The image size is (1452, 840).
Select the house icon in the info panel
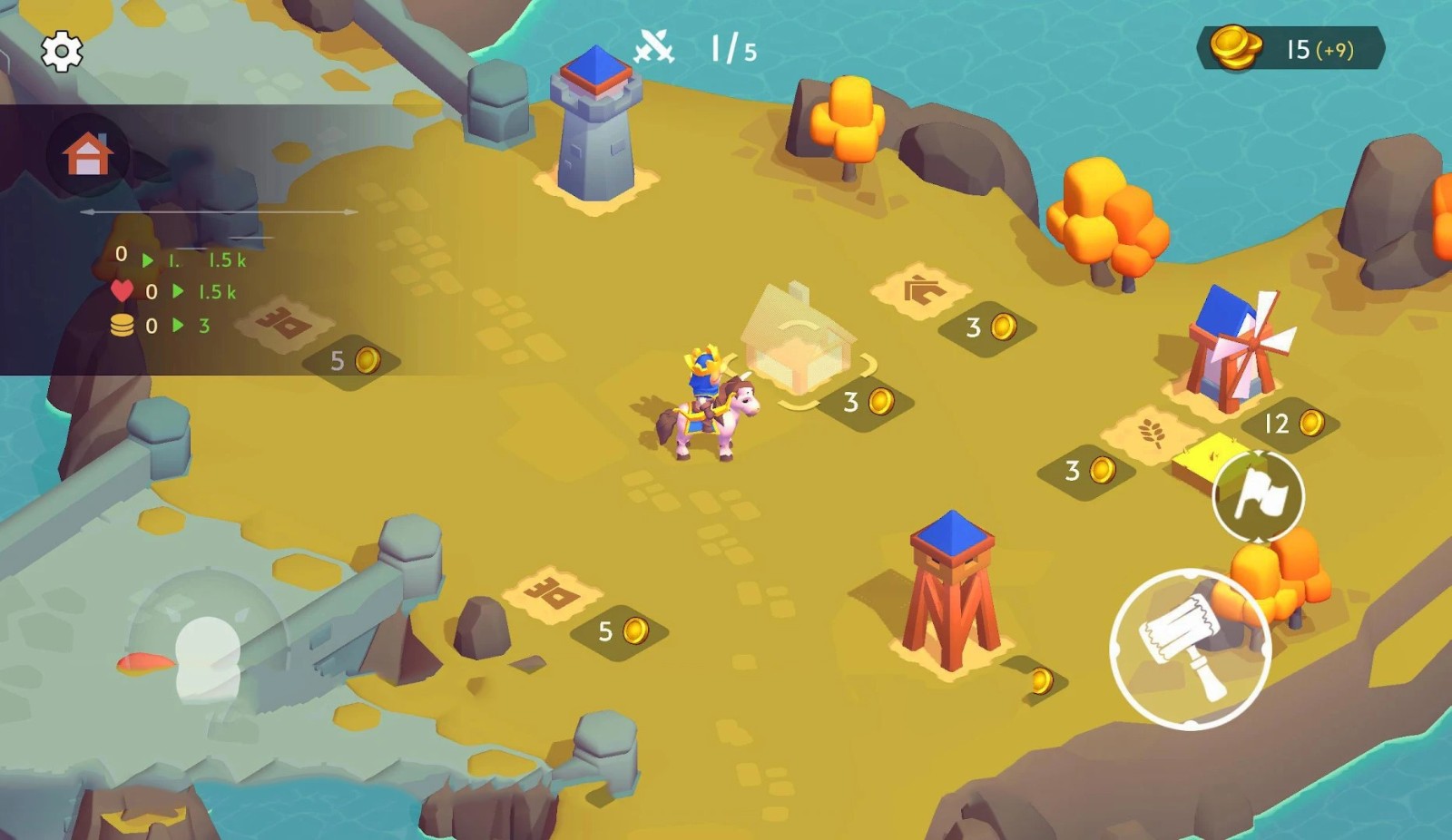[x=88, y=154]
